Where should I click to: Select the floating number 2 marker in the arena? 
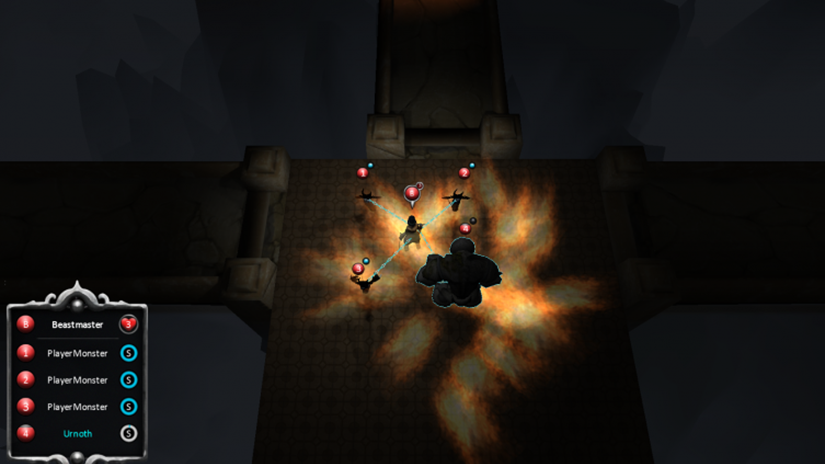(x=464, y=173)
